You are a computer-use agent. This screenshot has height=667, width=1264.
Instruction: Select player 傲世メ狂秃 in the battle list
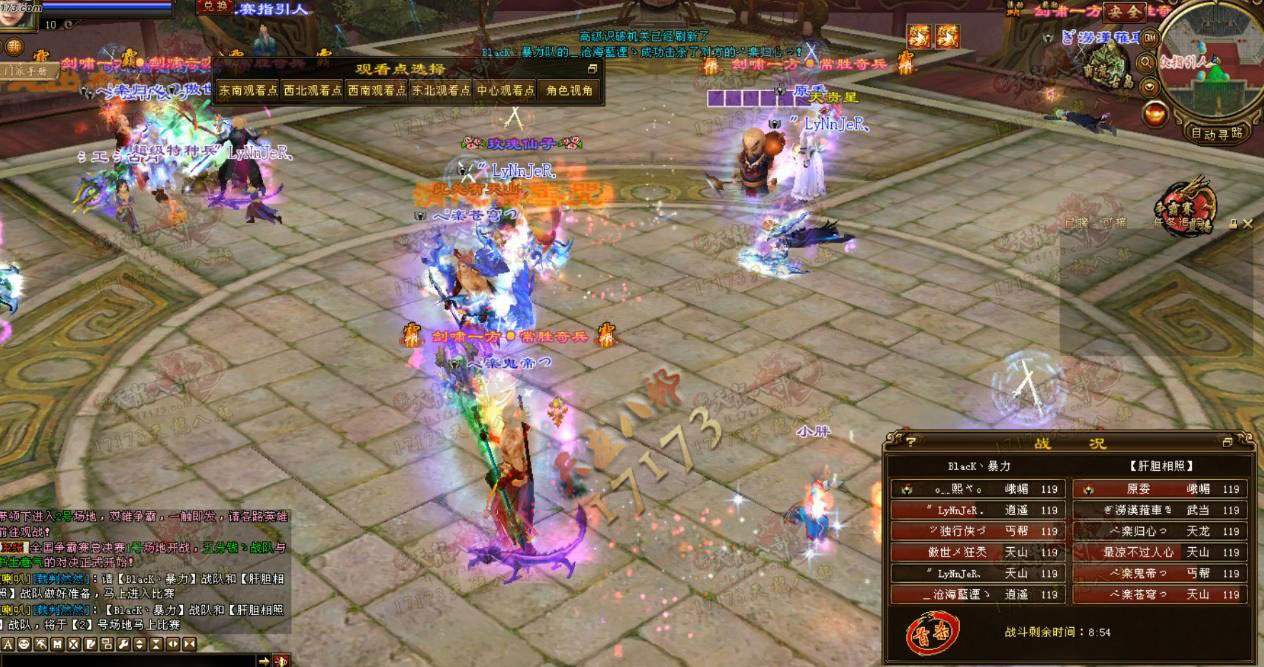977,552
